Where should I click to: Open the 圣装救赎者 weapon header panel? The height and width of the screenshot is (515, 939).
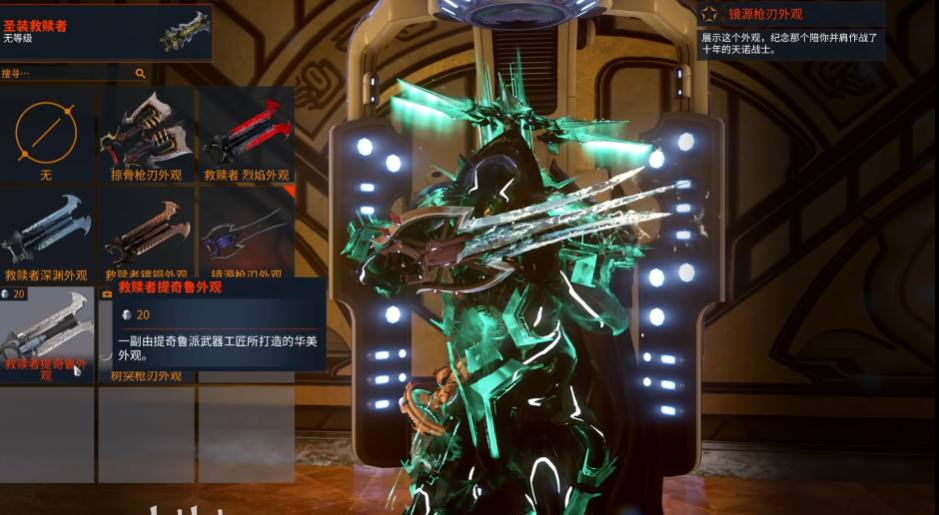105,30
